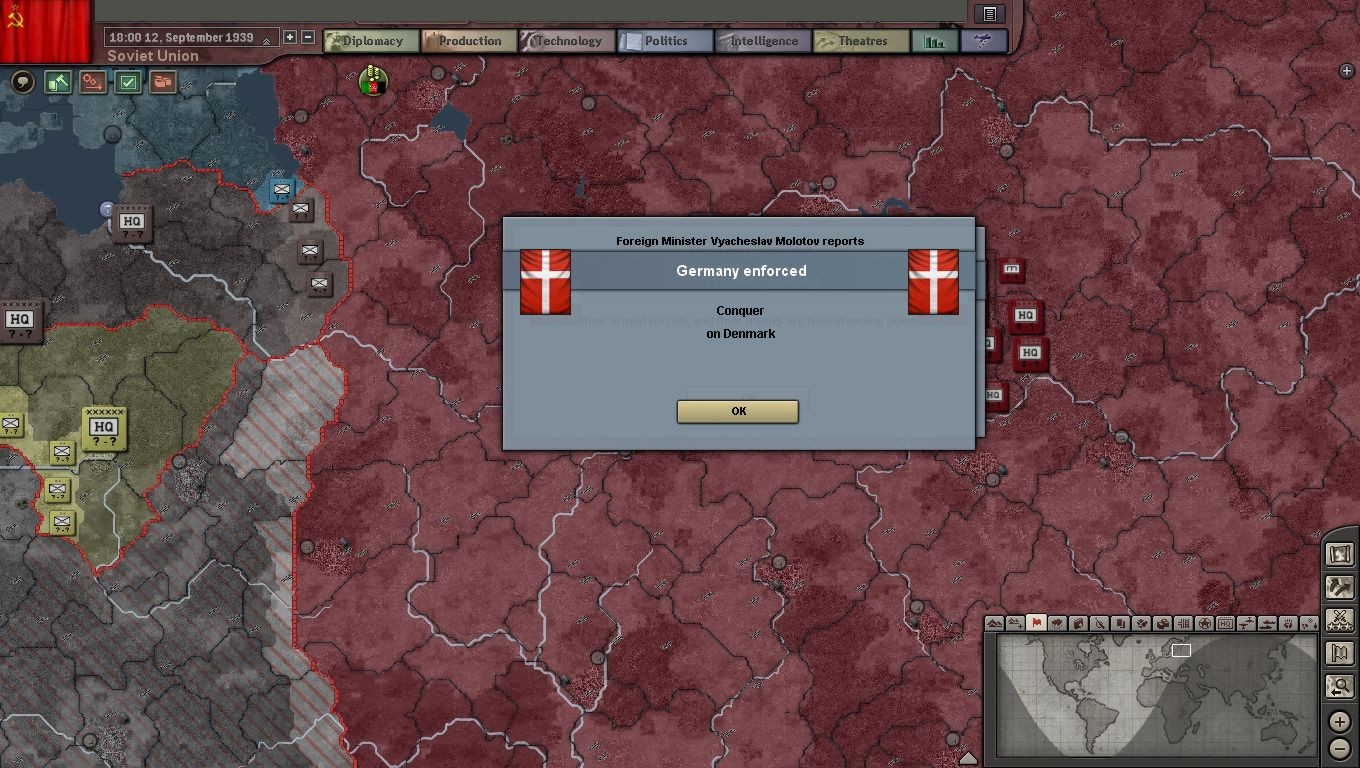
Task: Open the Production tab
Action: coord(468,41)
